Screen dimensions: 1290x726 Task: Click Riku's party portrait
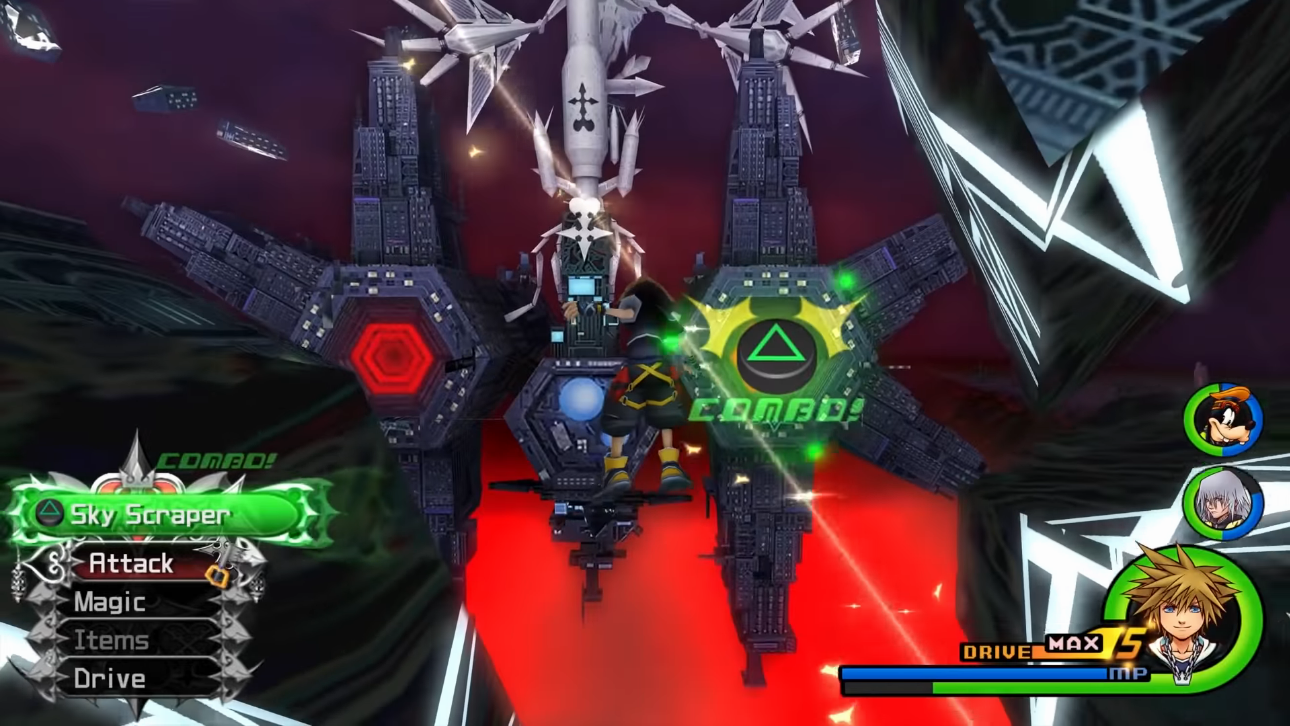(x=1223, y=503)
